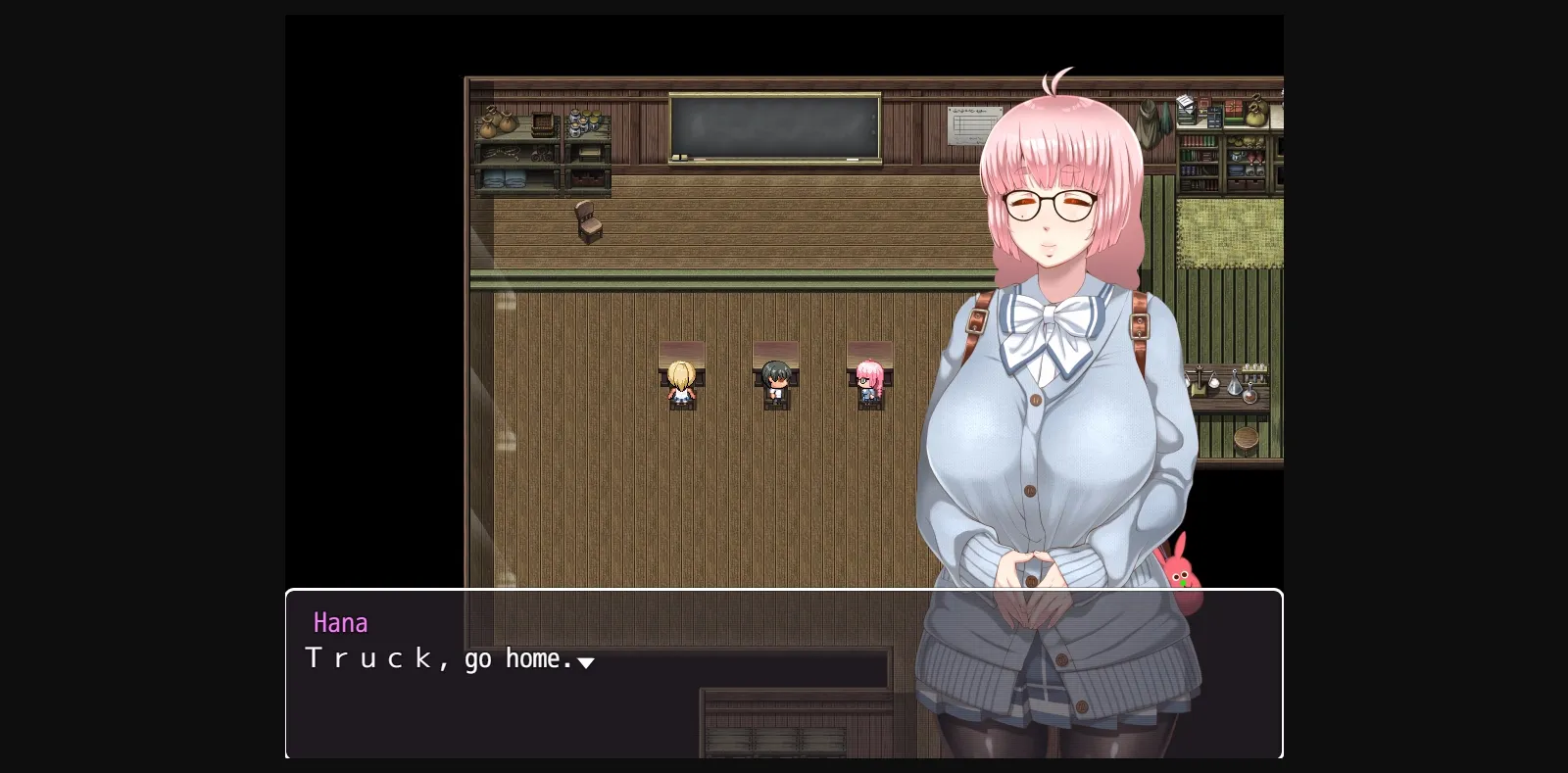Click the round wooden stool below the flask shelf

click(x=1246, y=438)
